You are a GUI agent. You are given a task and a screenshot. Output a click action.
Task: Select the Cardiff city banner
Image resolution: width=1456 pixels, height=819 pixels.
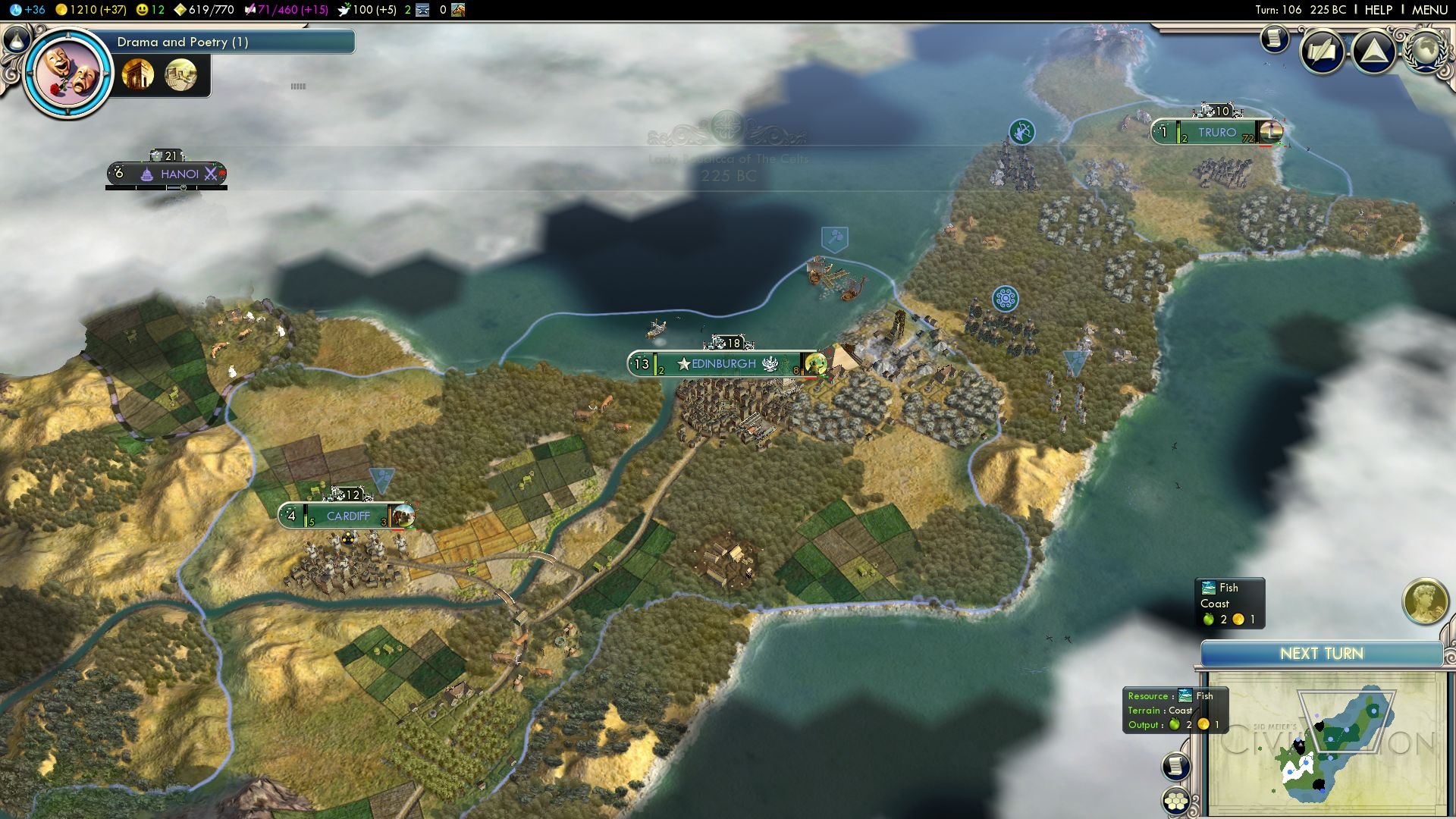point(348,516)
